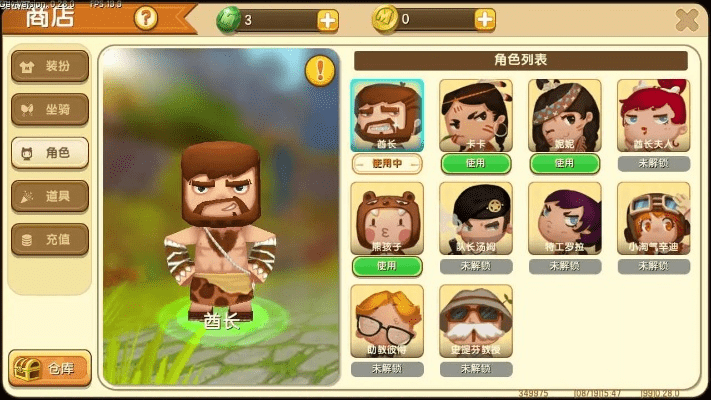Add green gems with the plus button
The height and width of the screenshot is (400, 711).
[x=328, y=19]
